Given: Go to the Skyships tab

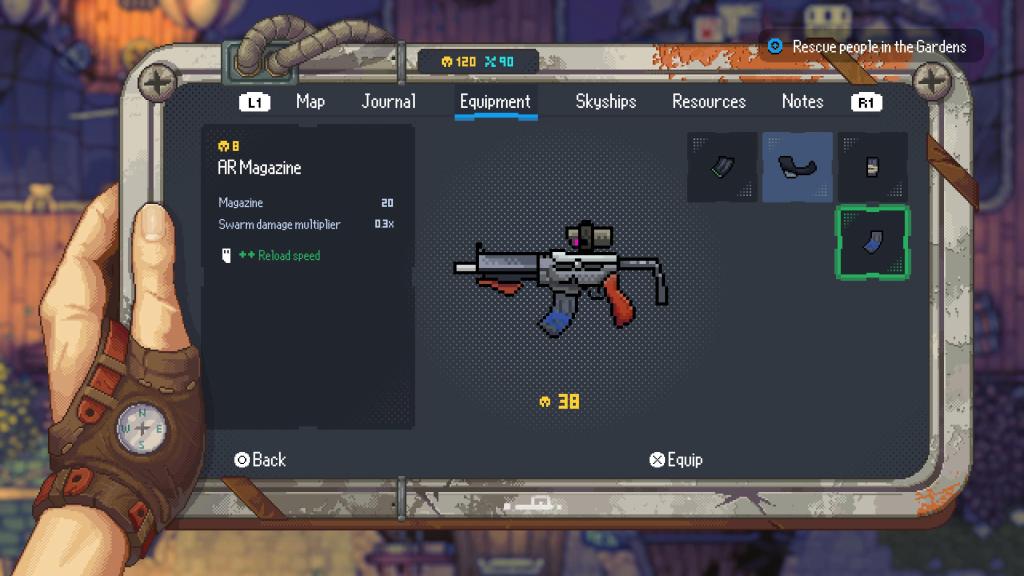Looking at the screenshot, I should 605,101.
